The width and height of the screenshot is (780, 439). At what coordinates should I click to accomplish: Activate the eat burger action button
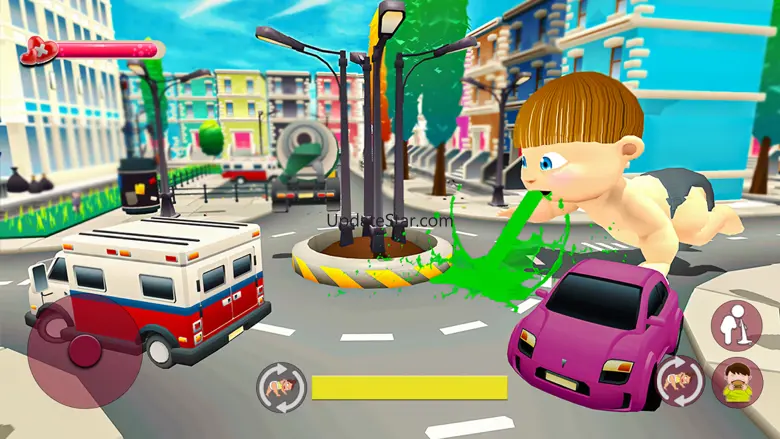(737, 382)
